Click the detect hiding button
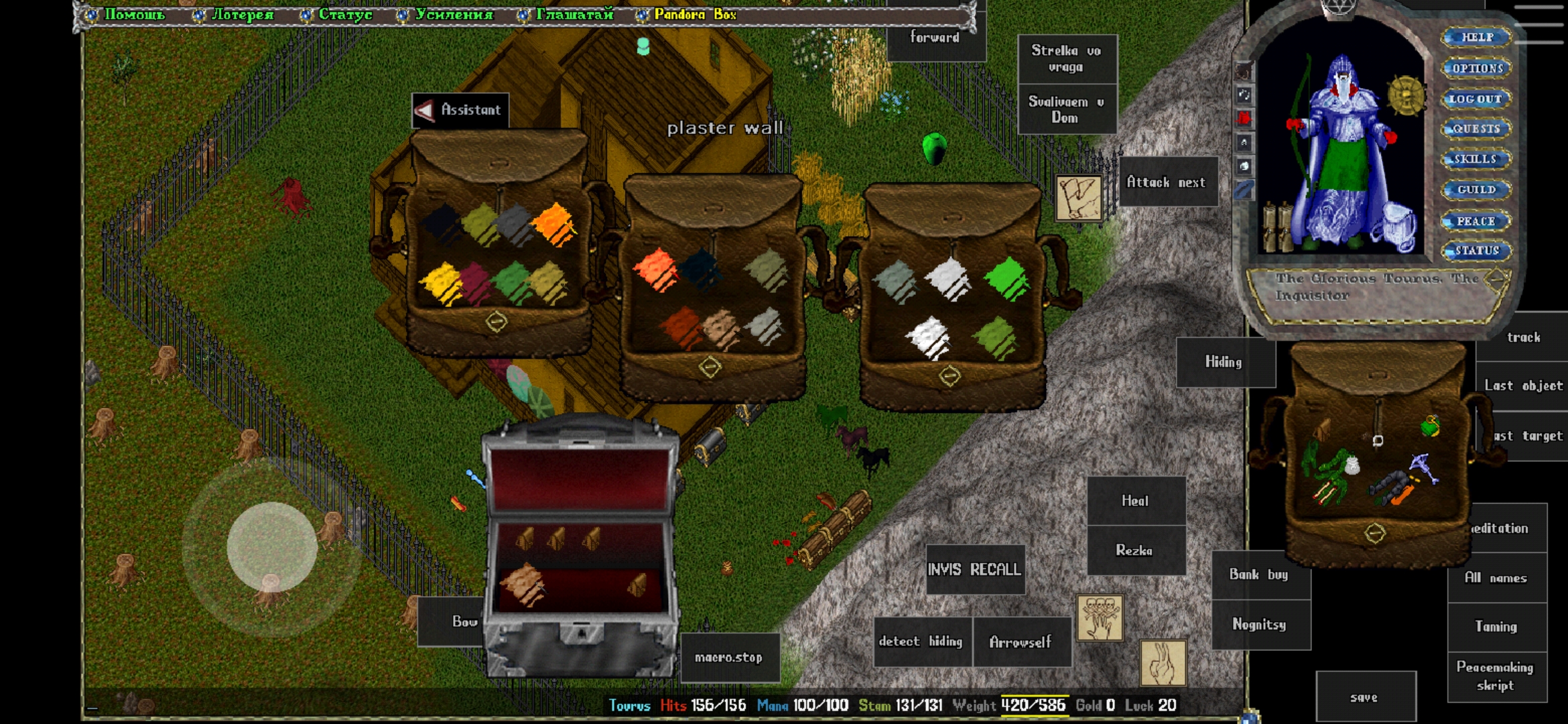This screenshot has height=724, width=1568. tap(921, 642)
